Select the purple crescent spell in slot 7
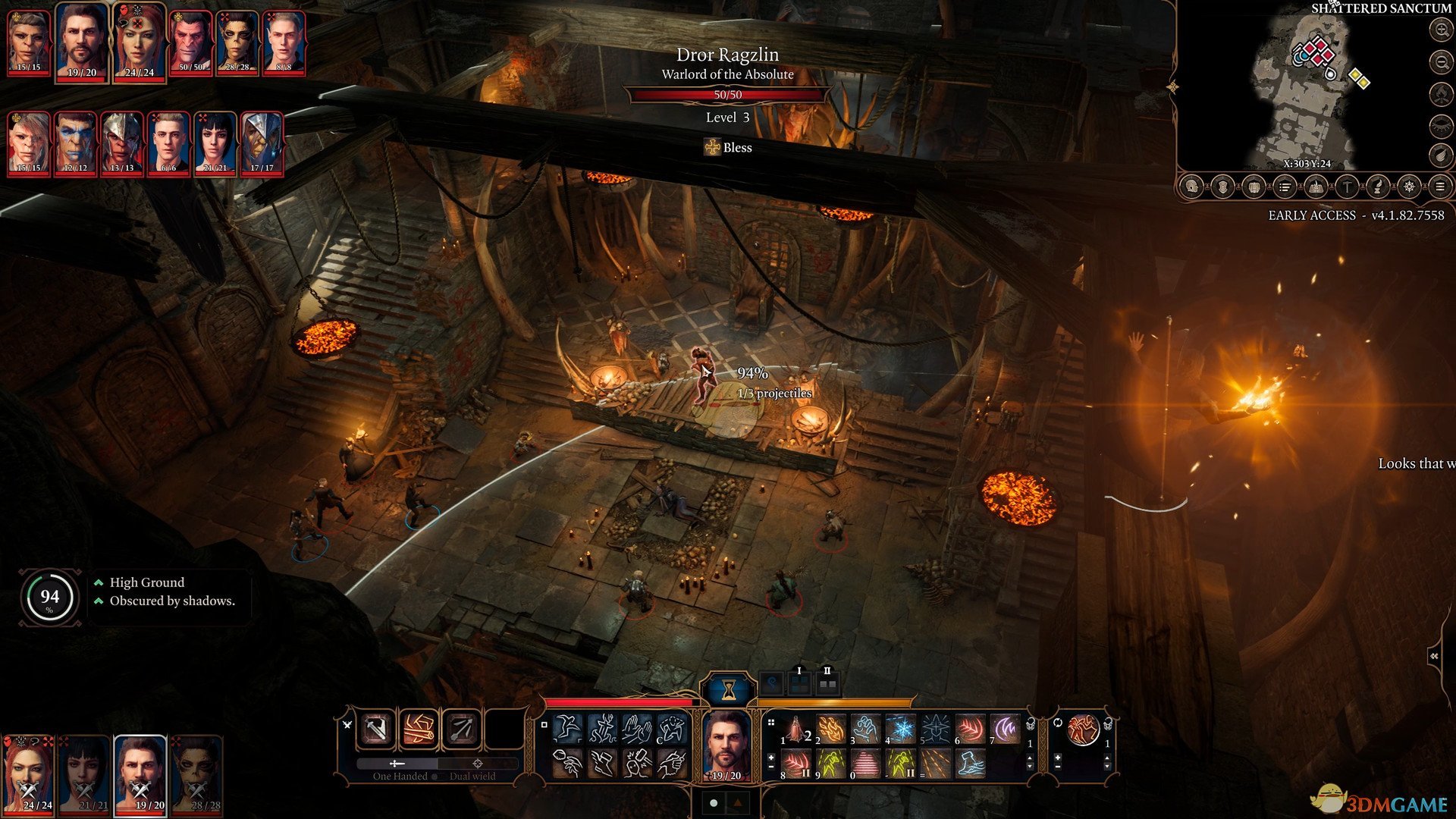The width and height of the screenshot is (1456, 819). coord(1006,730)
